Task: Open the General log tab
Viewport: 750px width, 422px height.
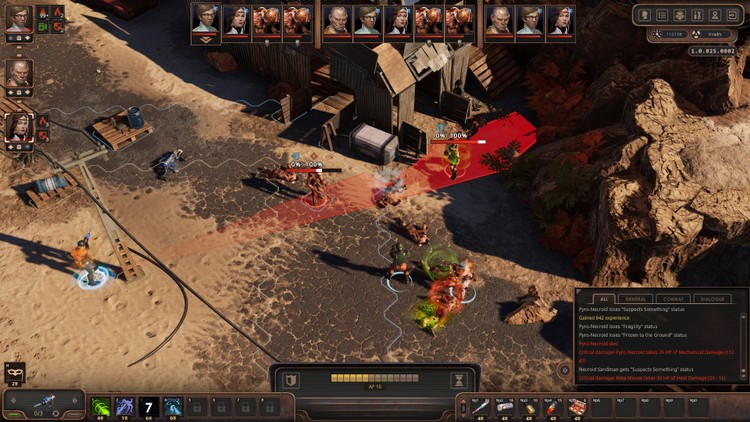Action: click(x=637, y=299)
